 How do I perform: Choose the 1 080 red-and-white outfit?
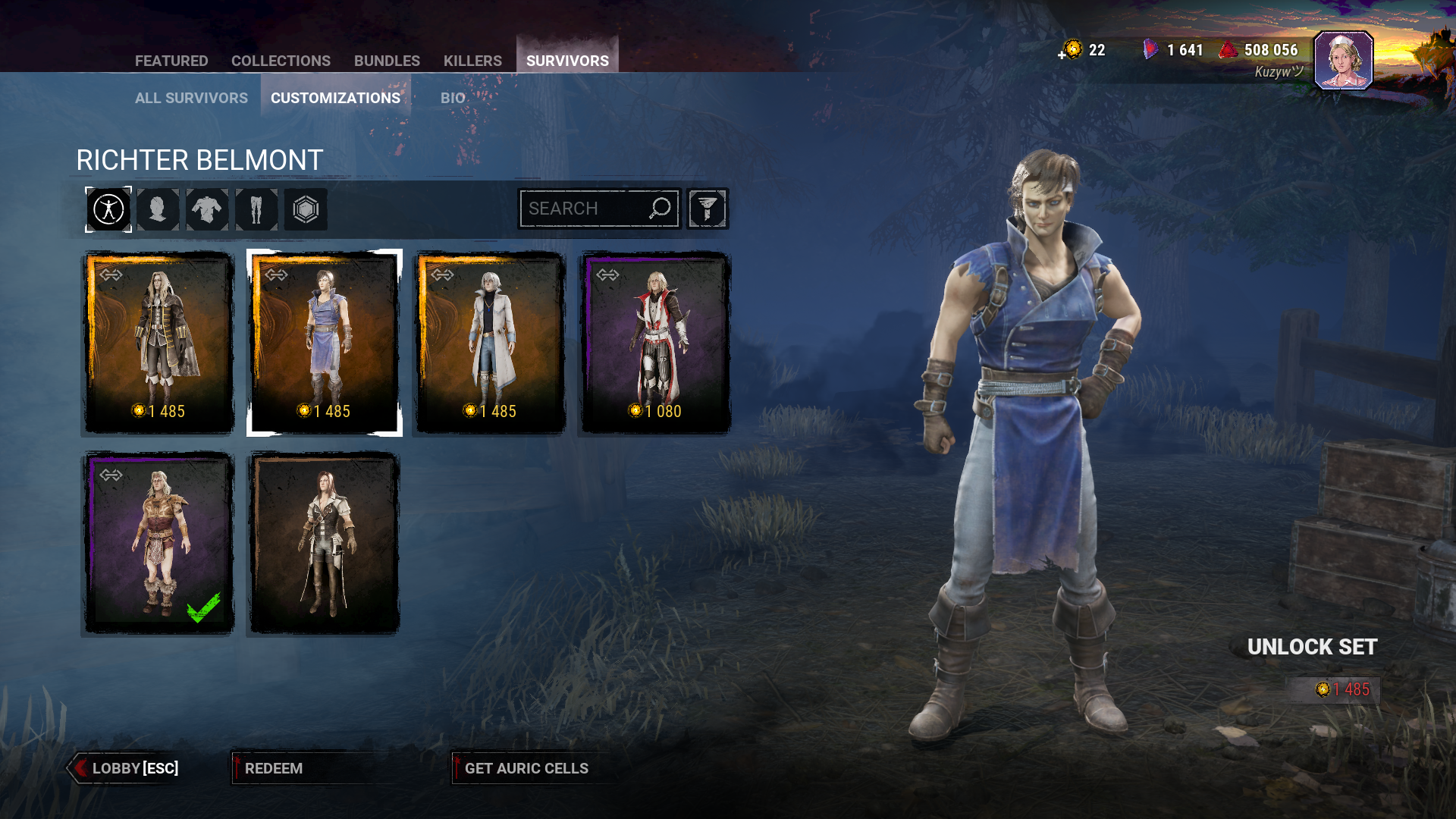(x=655, y=343)
